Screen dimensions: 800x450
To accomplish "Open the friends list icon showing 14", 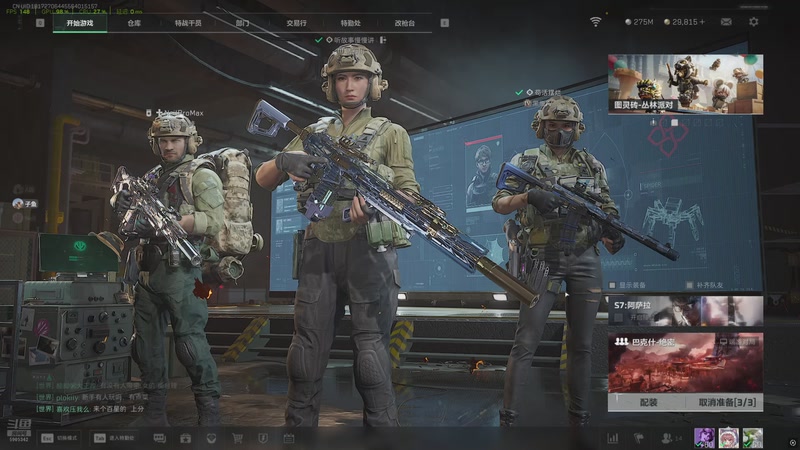I will point(670,438).
